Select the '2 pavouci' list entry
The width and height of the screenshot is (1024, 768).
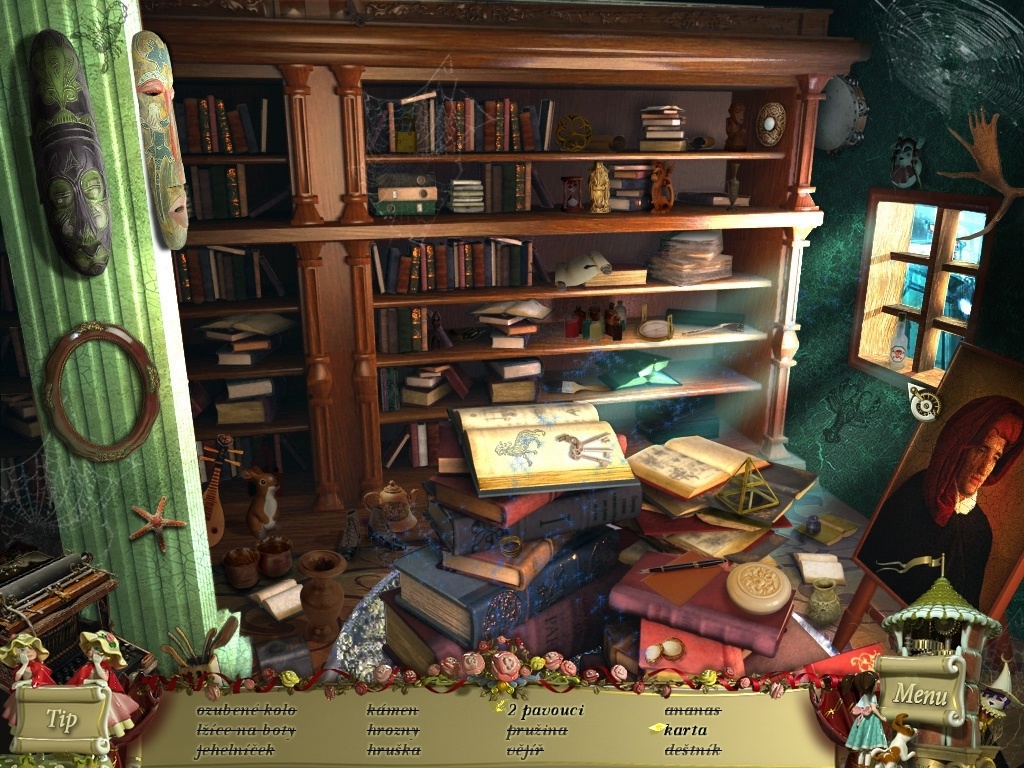545,710
